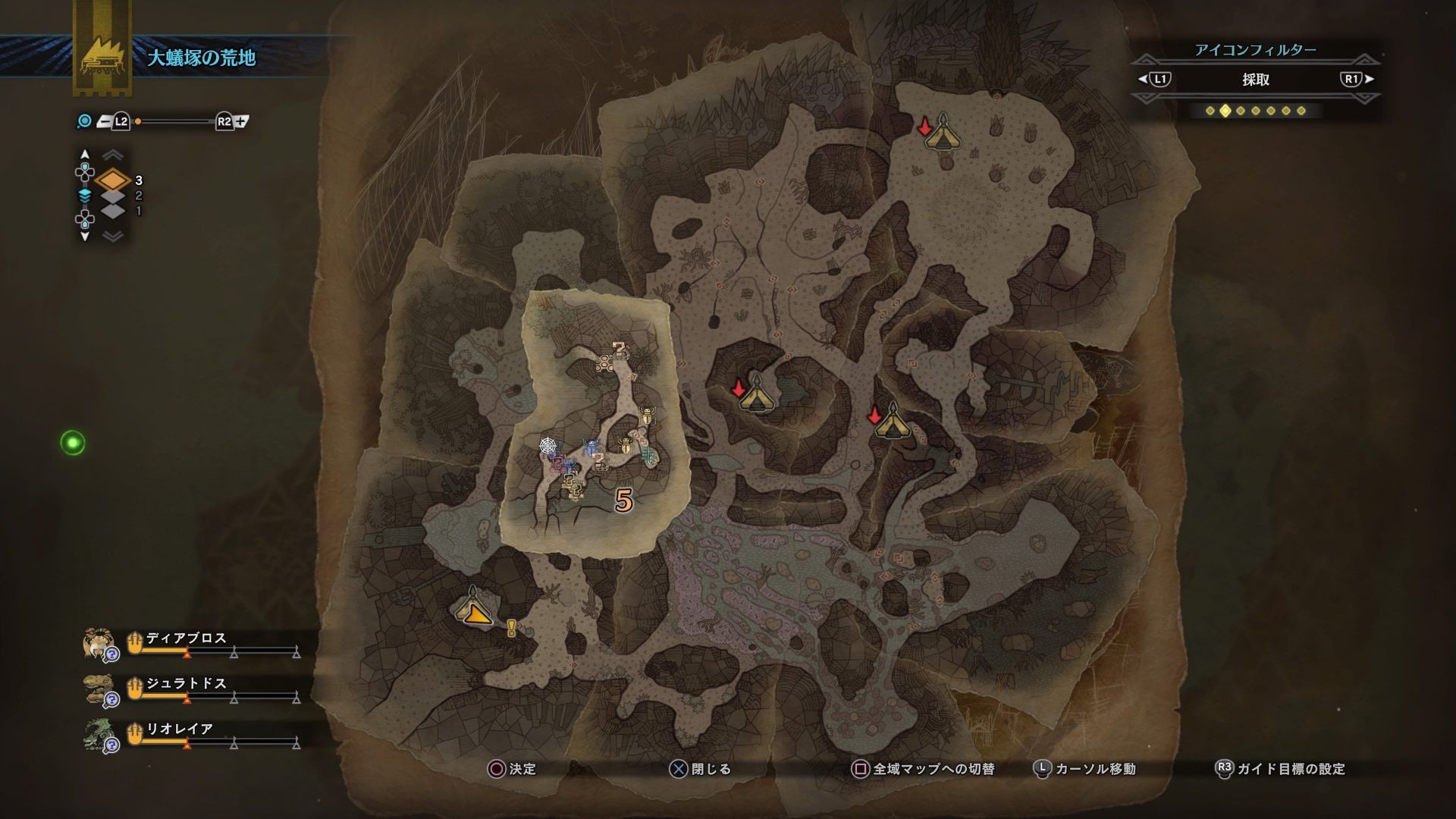Switch the map to floor level 1
Screen dimensions: 1456x819
(113, 211)
